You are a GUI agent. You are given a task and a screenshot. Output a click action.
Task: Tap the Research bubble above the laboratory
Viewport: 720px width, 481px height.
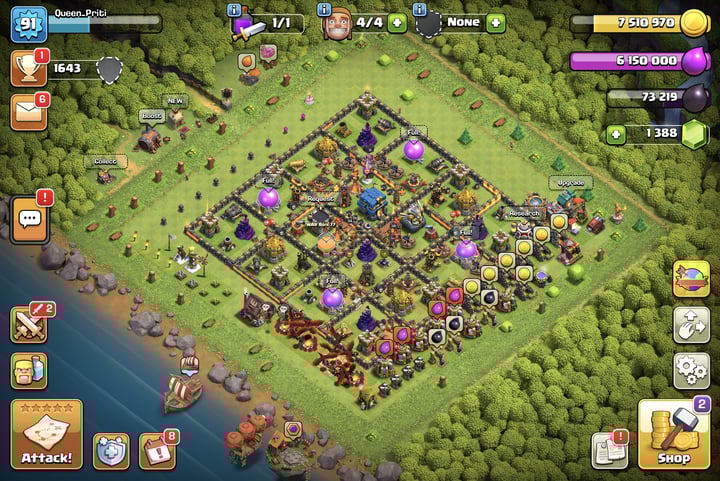(524, 213)
